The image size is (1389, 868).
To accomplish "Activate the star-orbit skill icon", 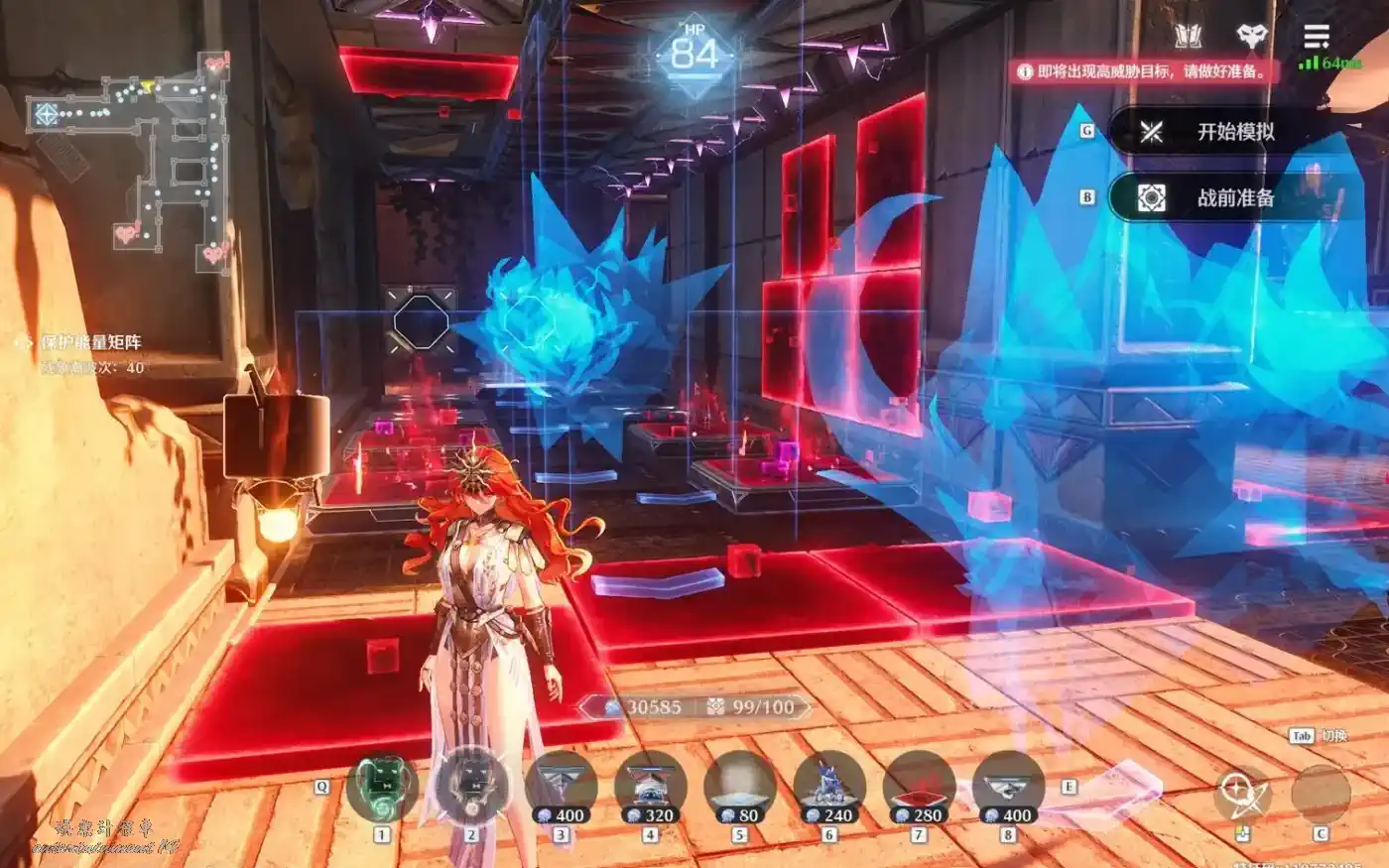I will coord(1241,793).
